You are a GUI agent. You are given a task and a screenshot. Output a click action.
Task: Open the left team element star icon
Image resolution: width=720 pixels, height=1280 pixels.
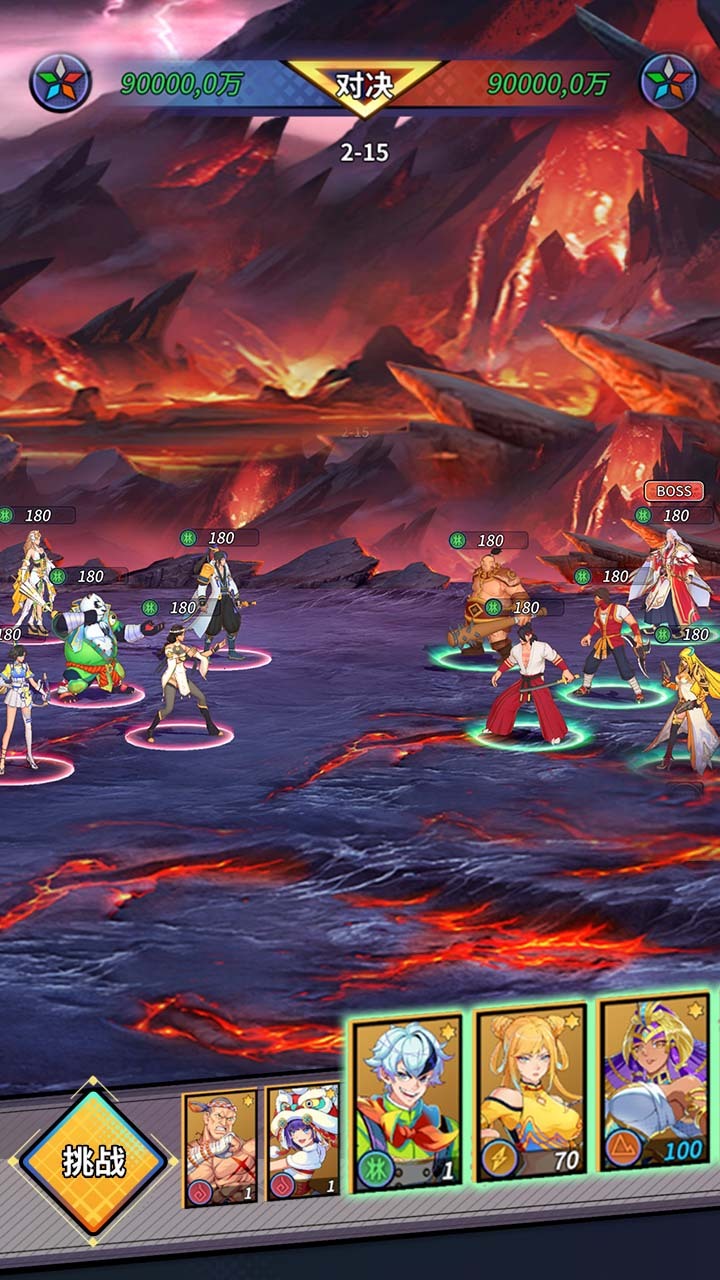pyautogui.click(x=60, y=82)
